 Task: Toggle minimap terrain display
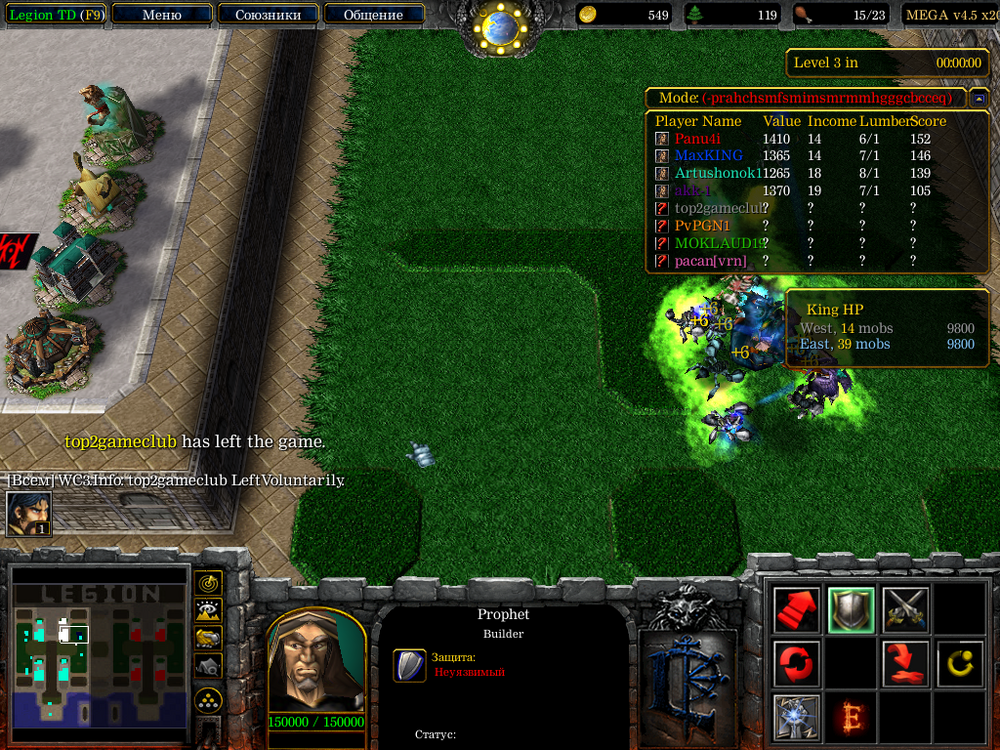click(x=208, y=609)
